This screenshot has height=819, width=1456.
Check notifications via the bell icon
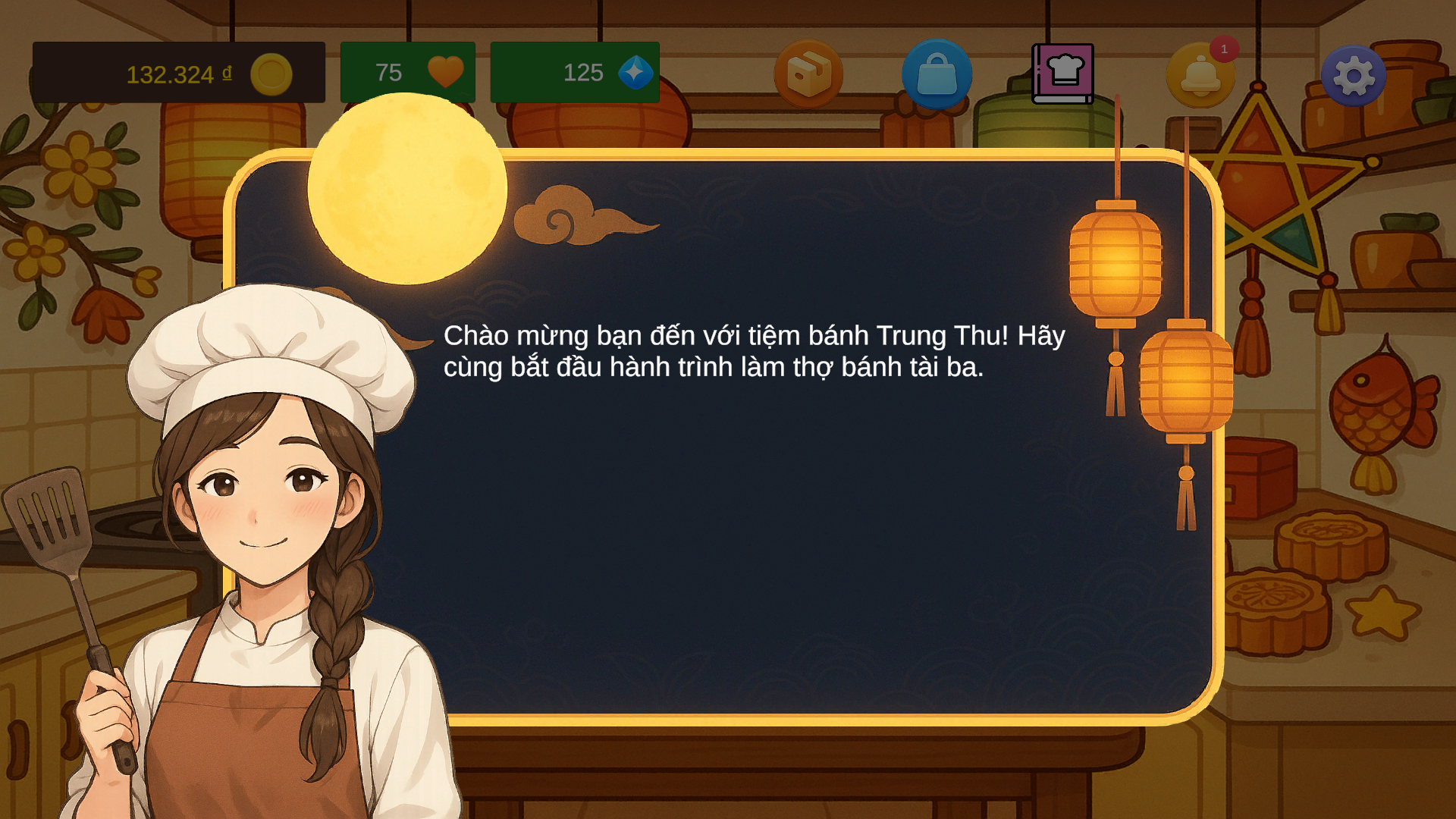1200,74
